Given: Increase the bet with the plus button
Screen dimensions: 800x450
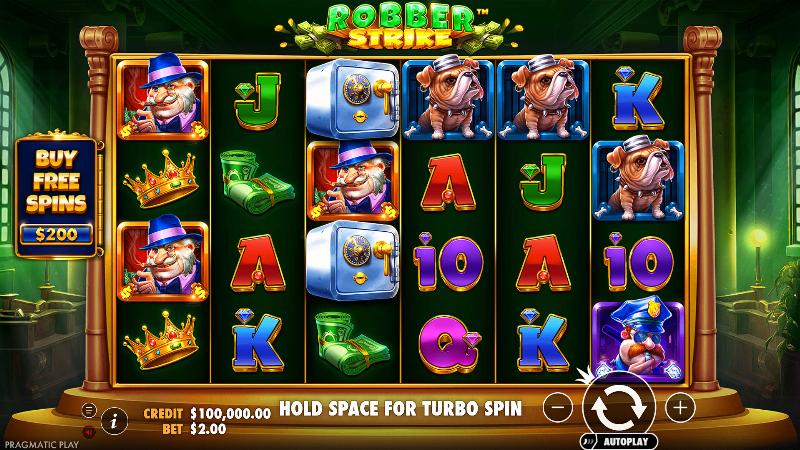Looking at the screenshot, I should (x=679, y=407).
